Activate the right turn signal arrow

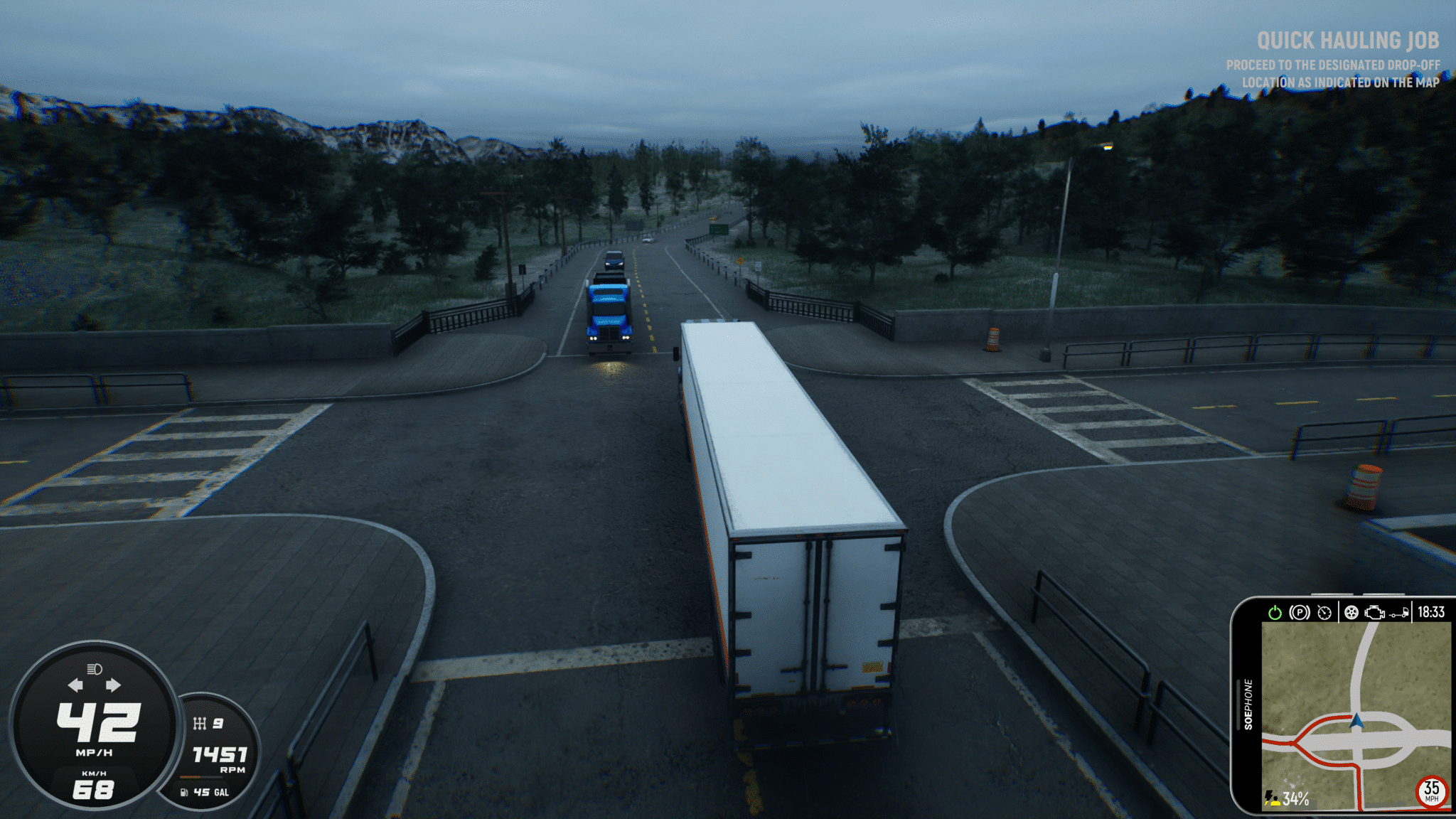pos(113,685)
